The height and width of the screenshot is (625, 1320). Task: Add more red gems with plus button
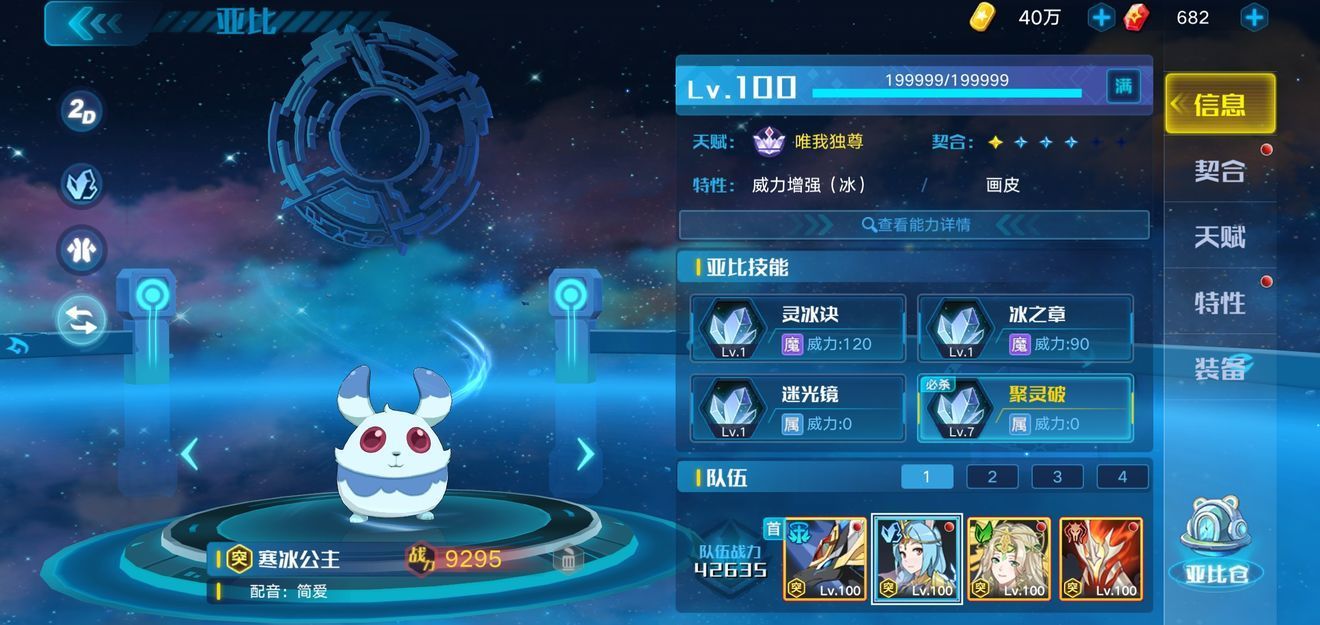tap(1254, 17)
